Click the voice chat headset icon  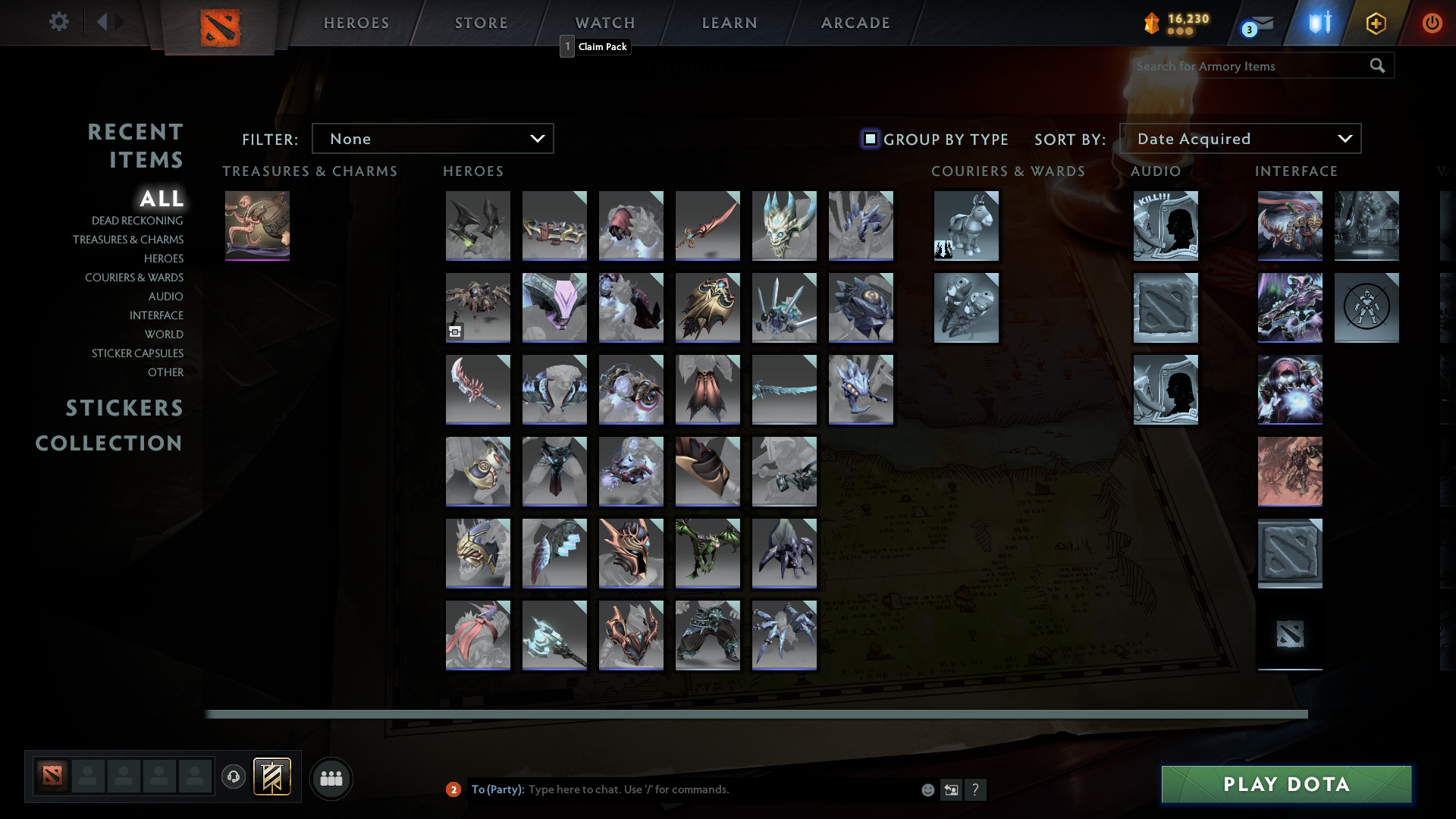click(x=233, y=777)
